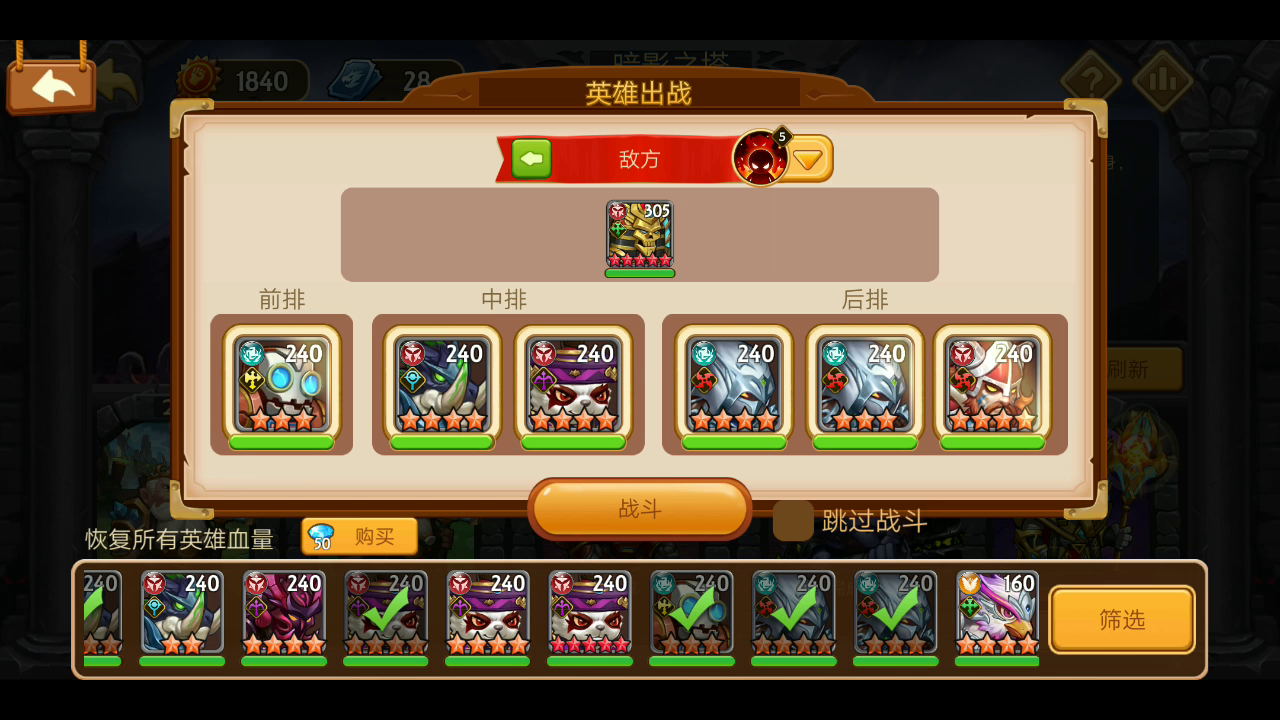Toggle selection of the checked panda hero
Image resolution: width=1280 pixels, height=720 pixels.
click(386, 617)
